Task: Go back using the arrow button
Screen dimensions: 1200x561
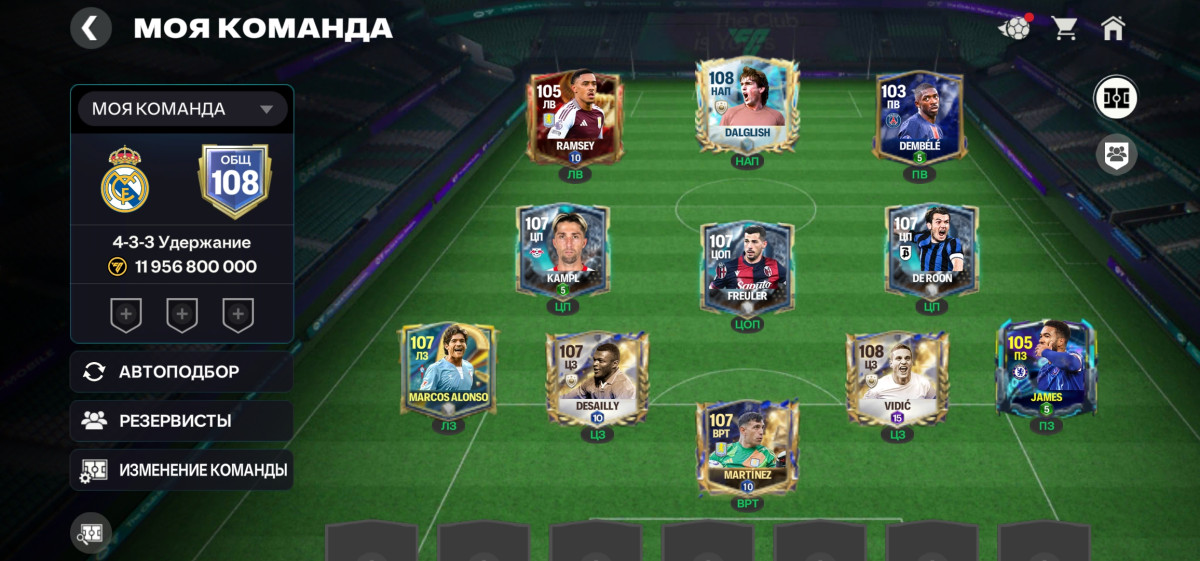Action: (x=90, y=28)
